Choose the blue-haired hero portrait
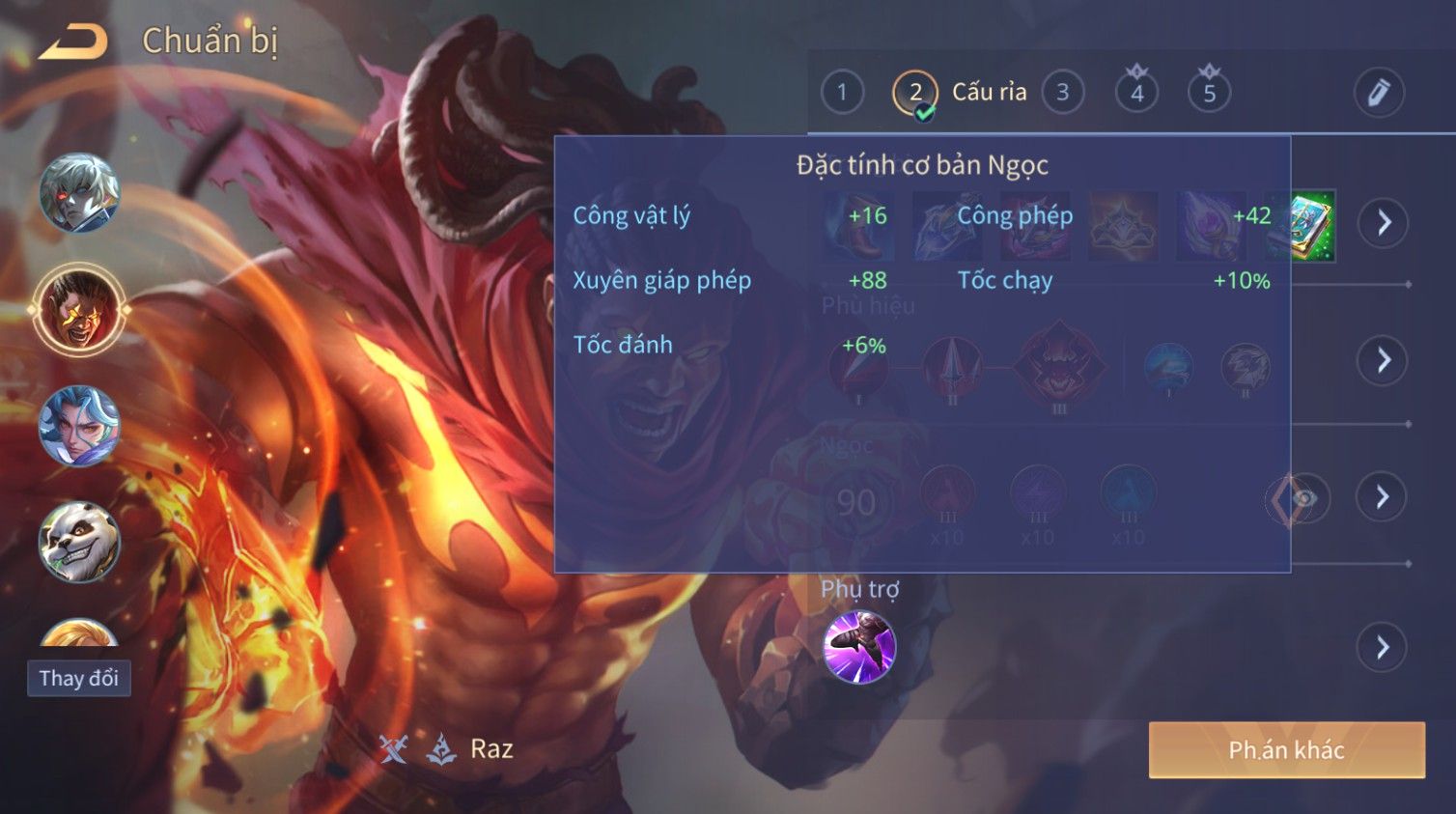This screenshot has width=1456, height=814. point(79,426)
